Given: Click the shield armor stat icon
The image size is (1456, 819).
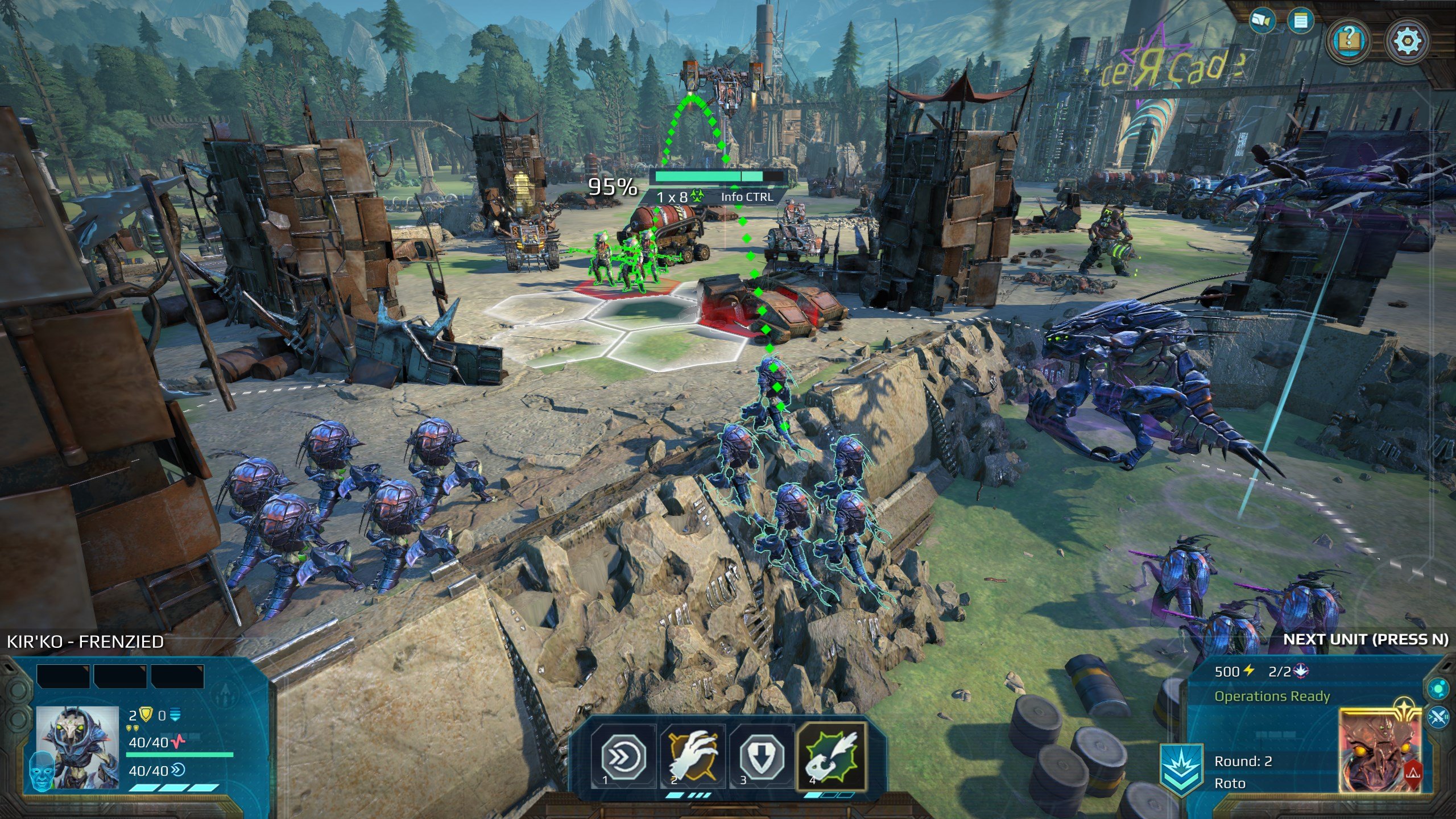Looking at the screenshot, I should point(147,714).
